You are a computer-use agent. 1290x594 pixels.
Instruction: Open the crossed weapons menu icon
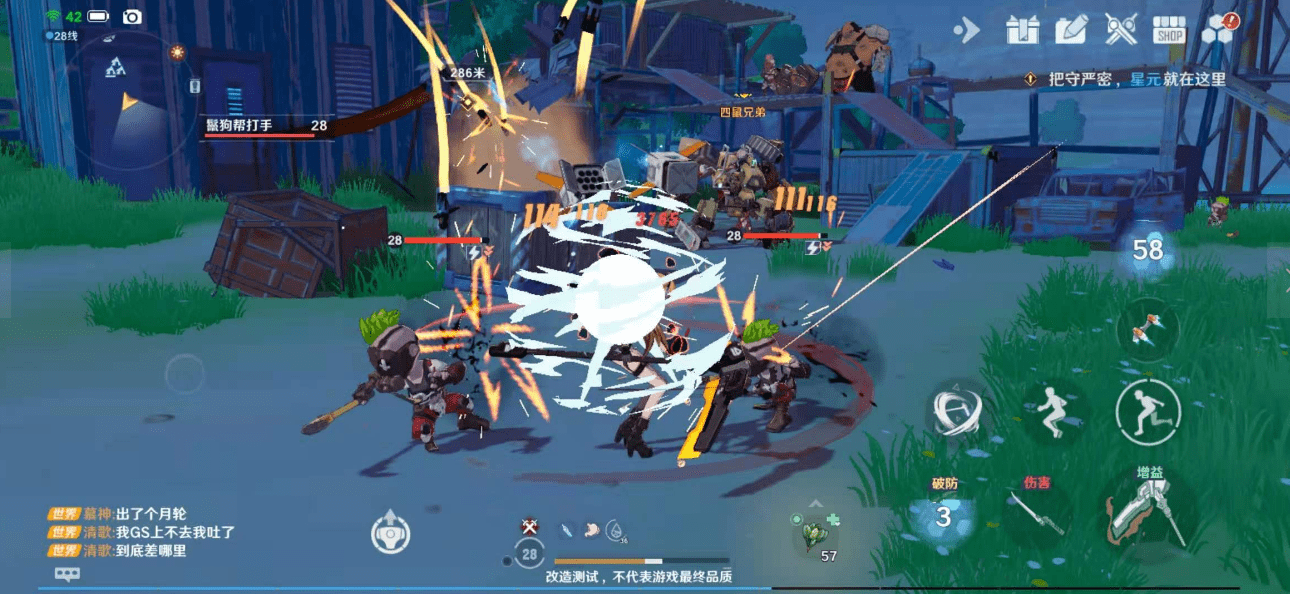click(1121, 30)
